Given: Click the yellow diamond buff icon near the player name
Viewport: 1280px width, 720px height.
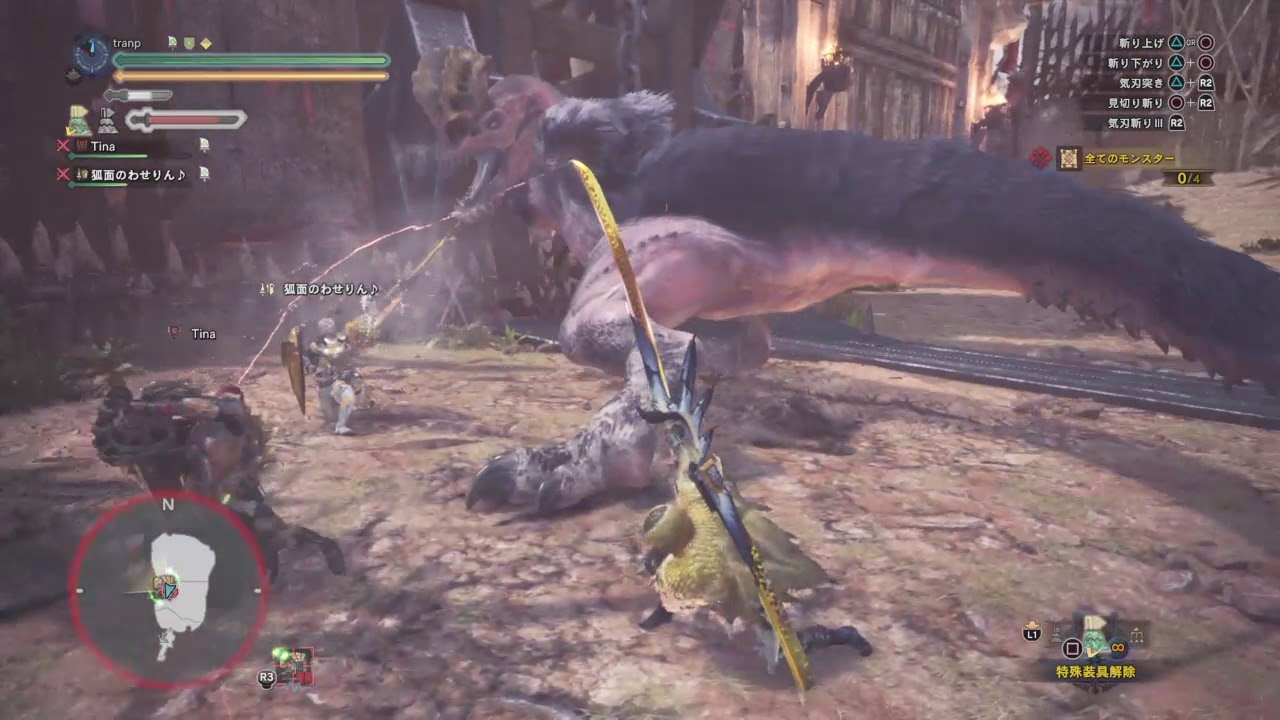Looking at the screenshot, I should point(206,44).
